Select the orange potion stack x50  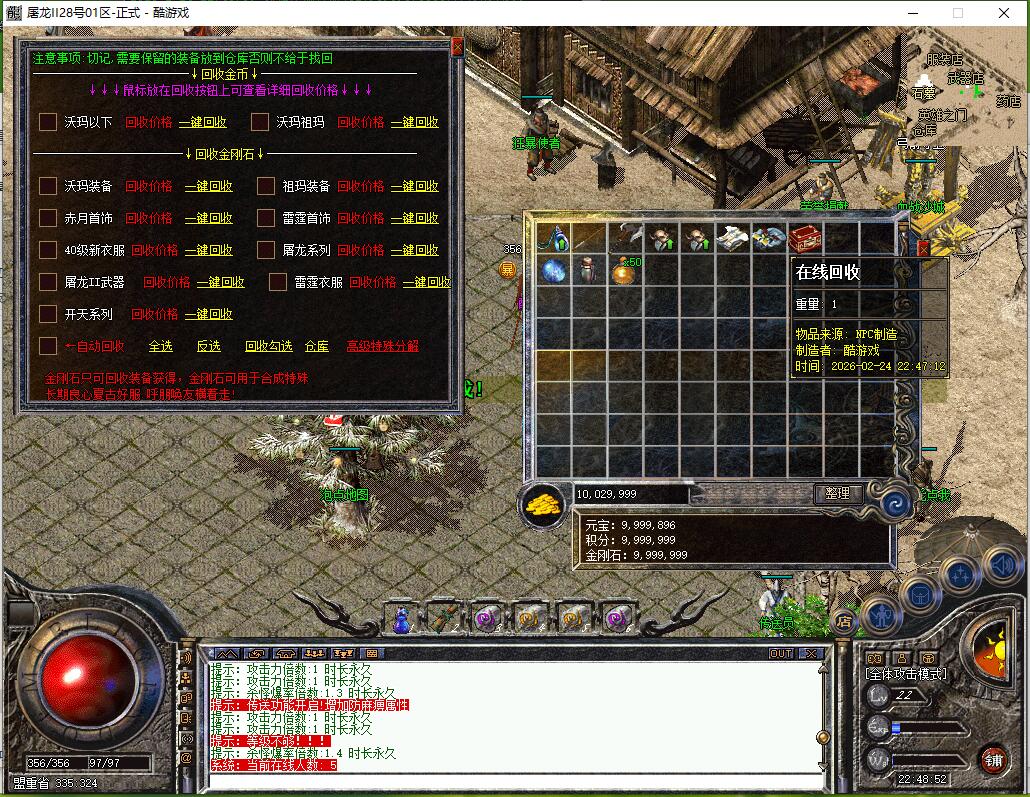point(625,270)
